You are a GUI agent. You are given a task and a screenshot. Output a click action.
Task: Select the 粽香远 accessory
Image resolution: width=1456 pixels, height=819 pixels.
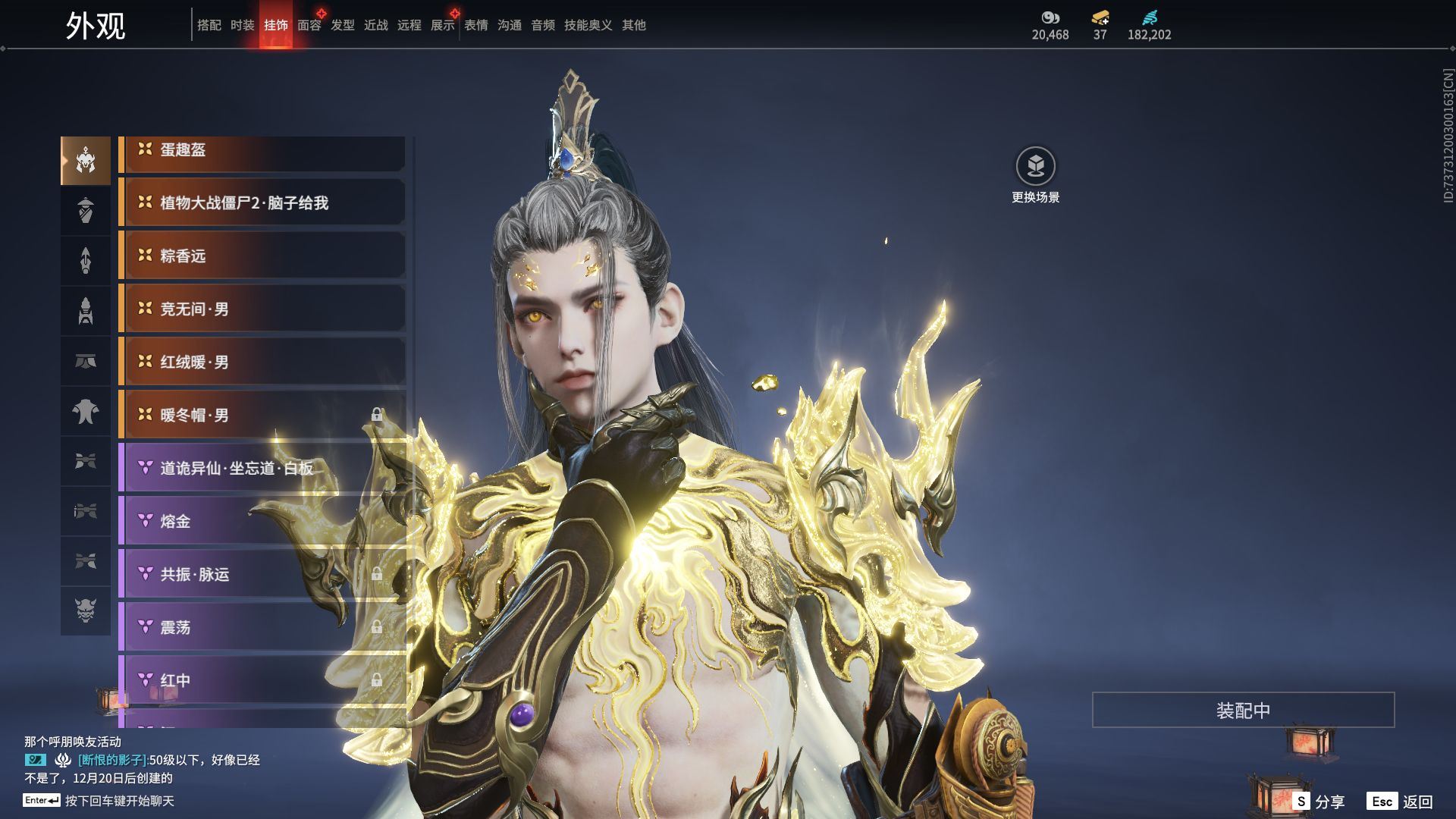262,256
